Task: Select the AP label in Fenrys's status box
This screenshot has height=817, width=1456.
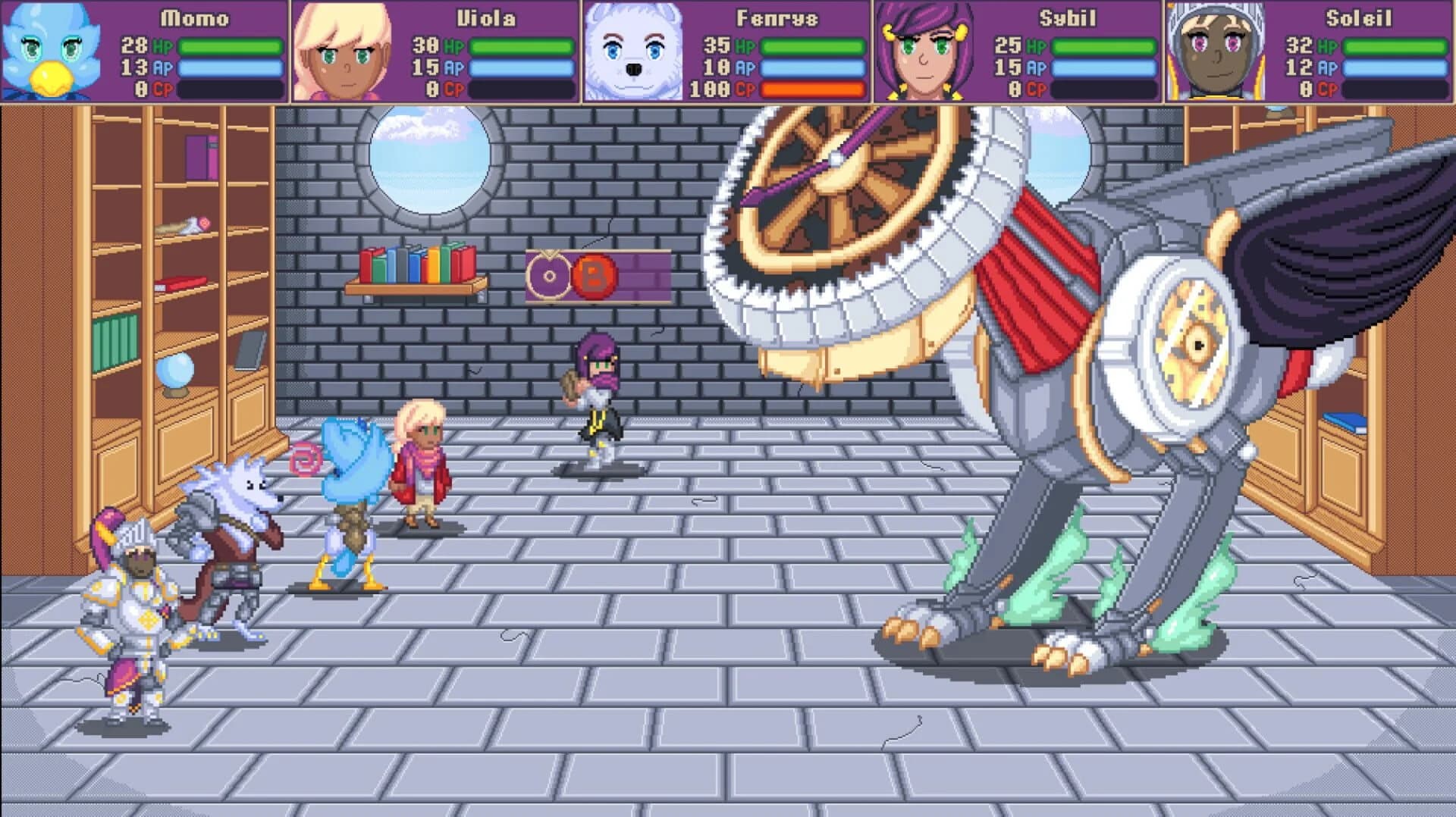Action: pos(746,67)
